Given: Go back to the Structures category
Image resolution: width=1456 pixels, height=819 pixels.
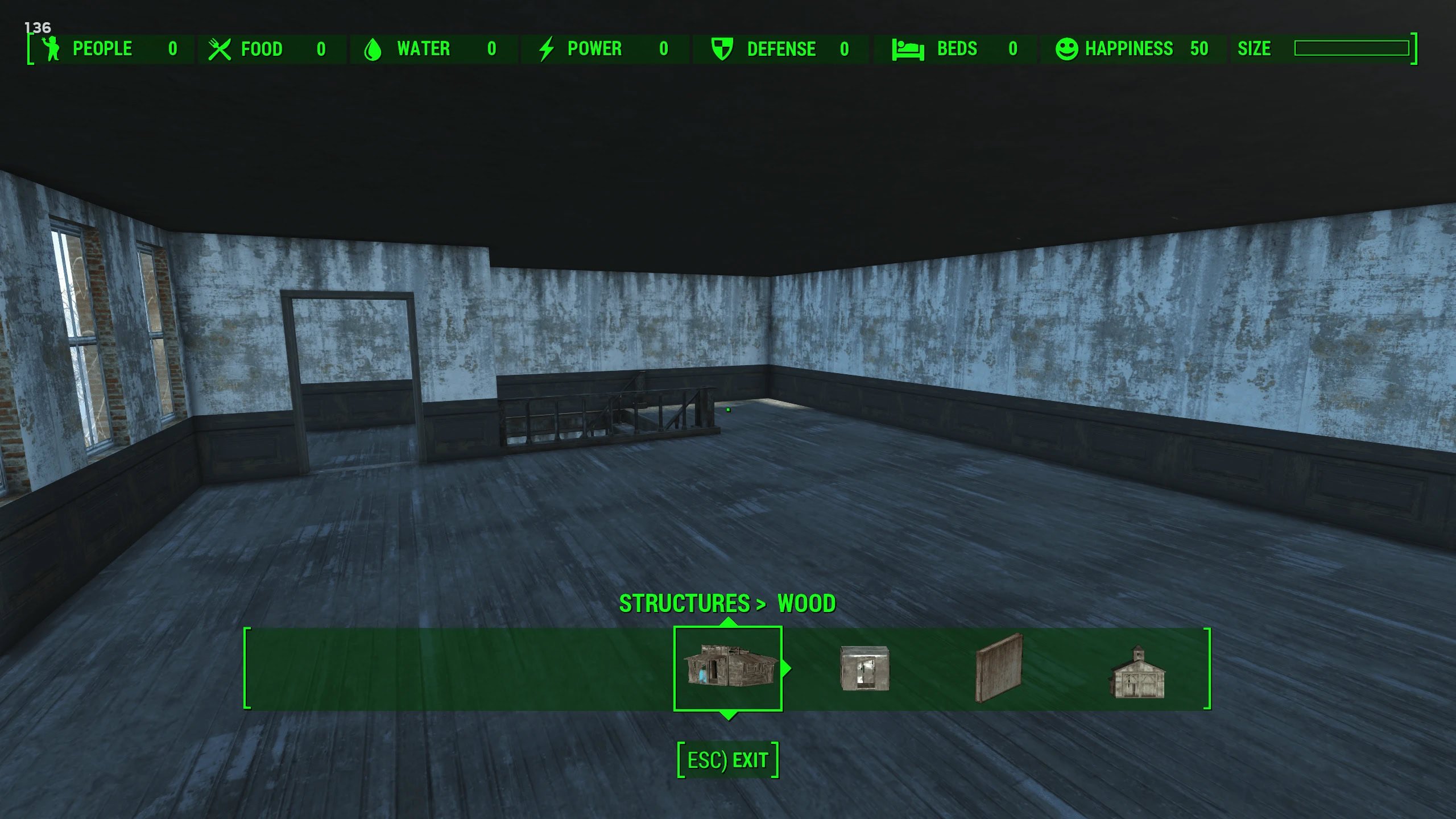Looking at the screenshot, I should [684, 603].
